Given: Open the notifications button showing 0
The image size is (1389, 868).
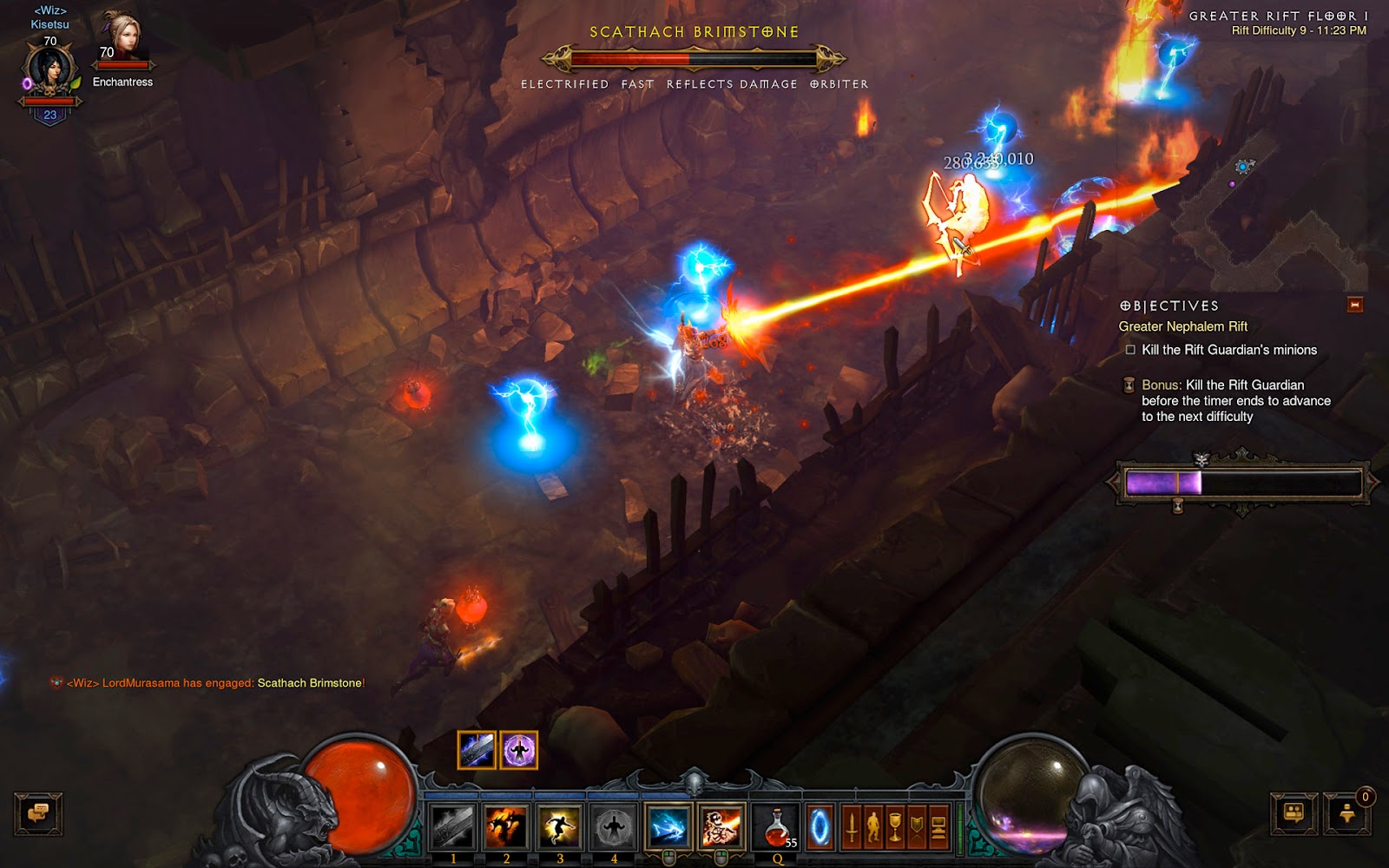Looking at the screenshot, I should [x=1348, y=813].
